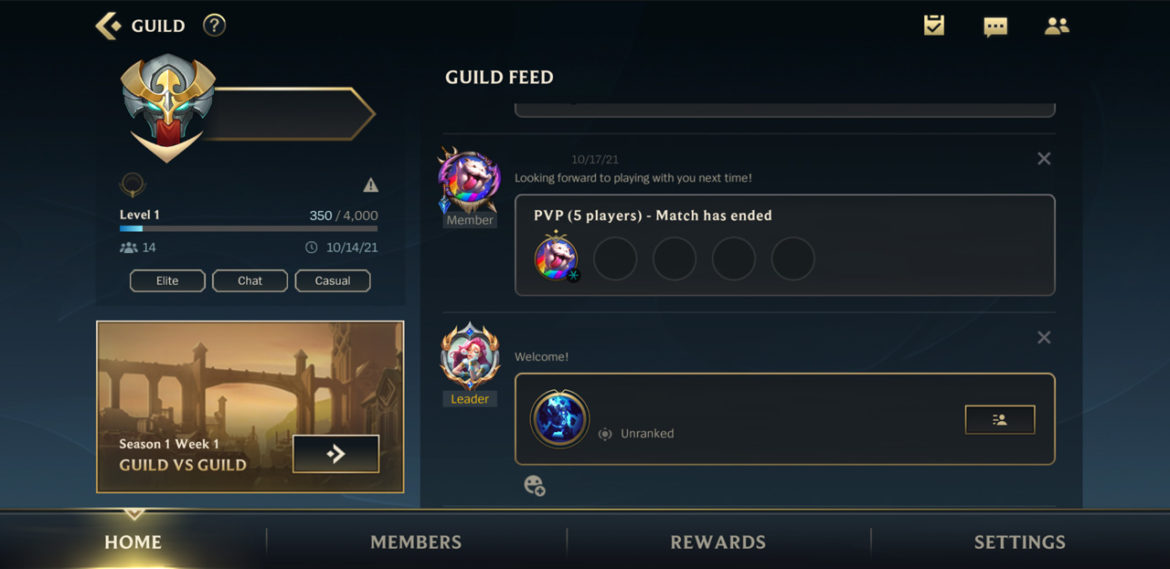Add an emoji reaction to Welcome post

point(535,486)
